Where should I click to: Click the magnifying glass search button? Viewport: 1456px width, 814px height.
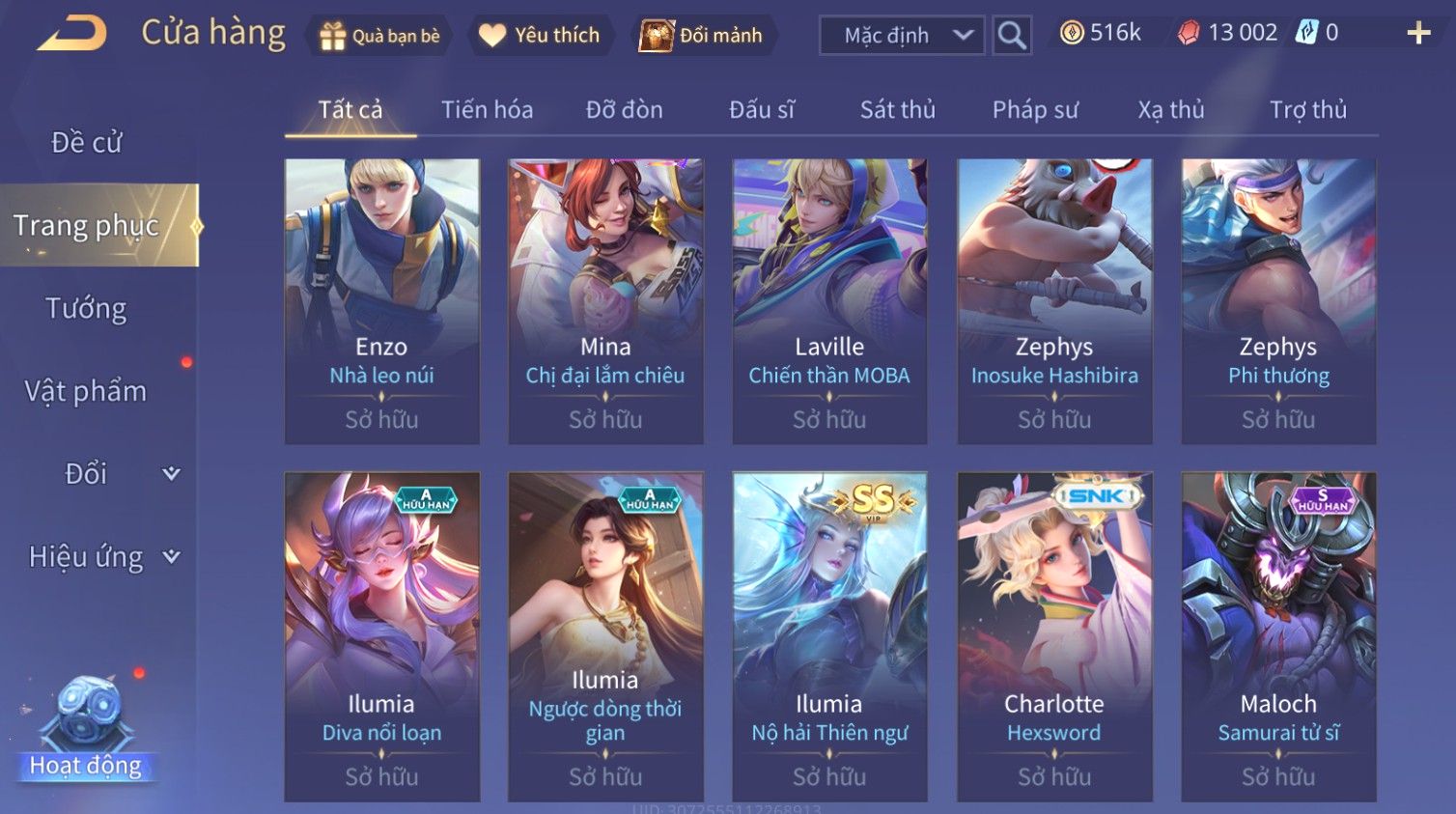coord(1012,36)
